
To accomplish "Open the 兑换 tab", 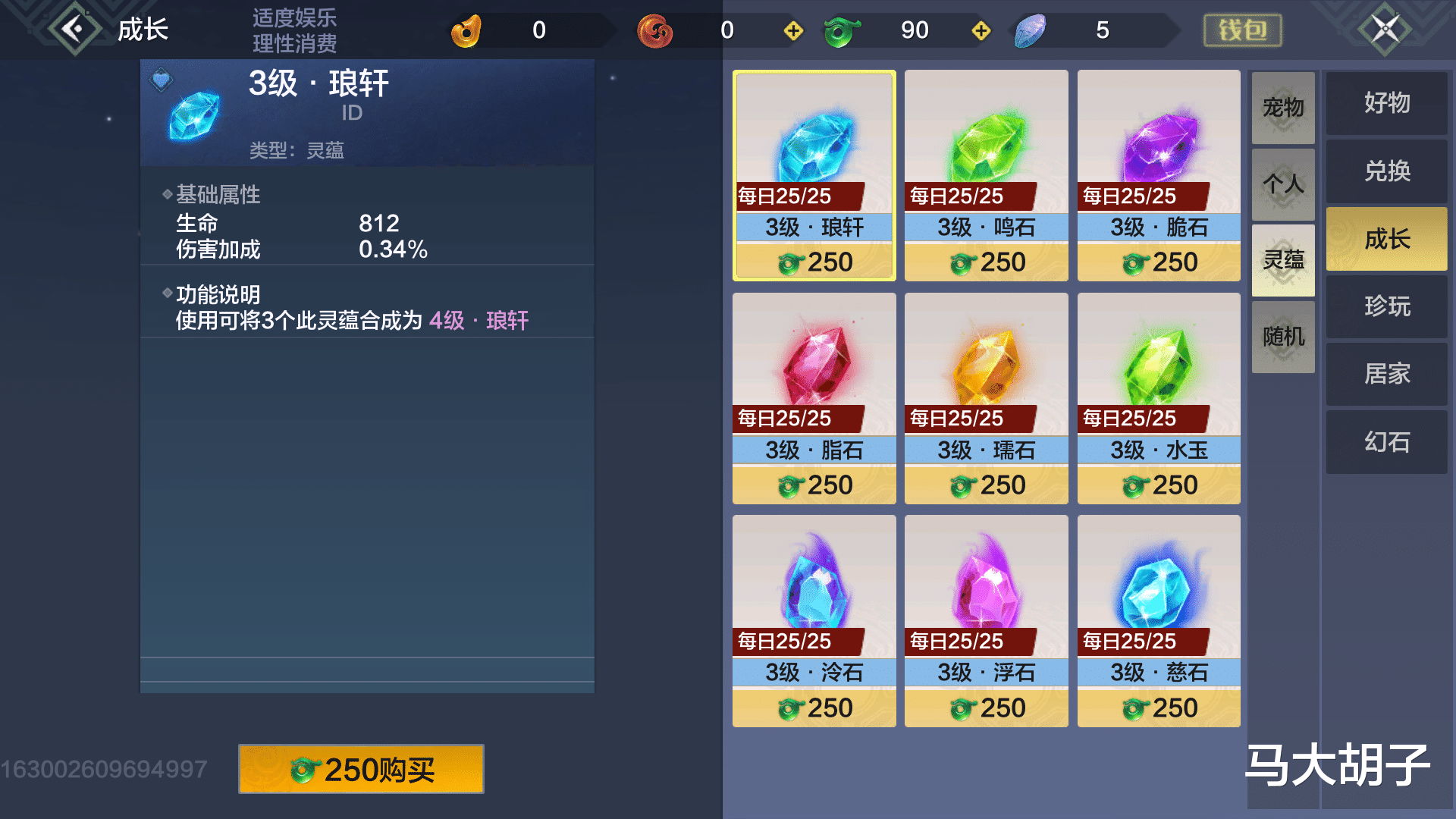I will tap(1385, 171).
